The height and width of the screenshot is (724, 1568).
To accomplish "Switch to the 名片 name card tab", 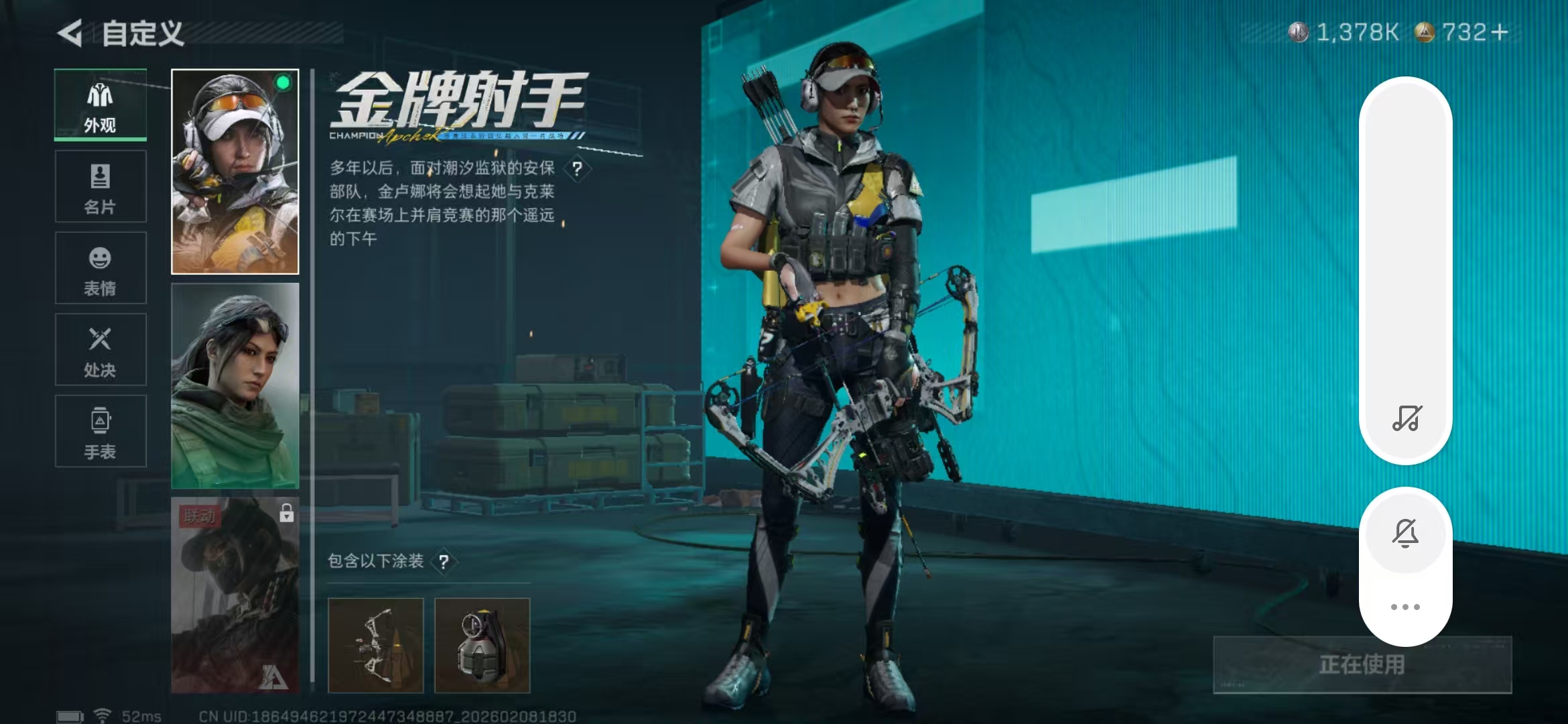I will tap(99, 184).
